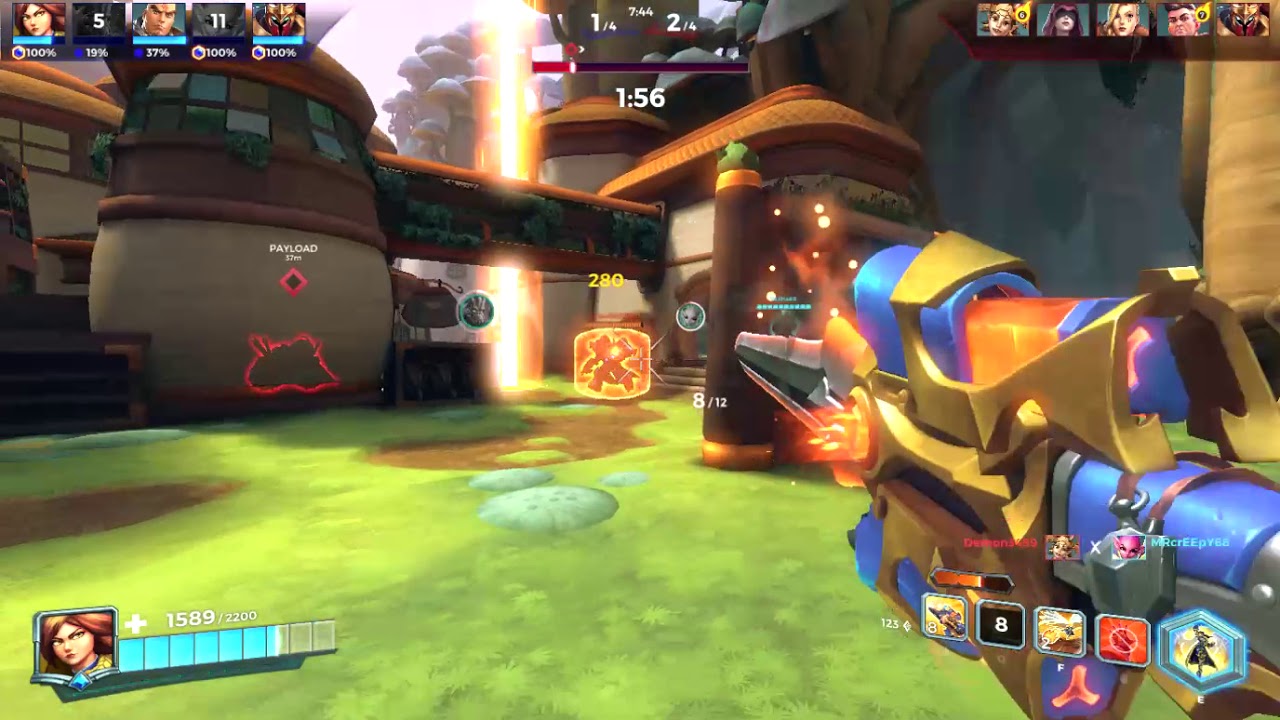The image size is (1280, 720).
Task: Click the ability slot on cooldown showing 8
Action: 1000,627
